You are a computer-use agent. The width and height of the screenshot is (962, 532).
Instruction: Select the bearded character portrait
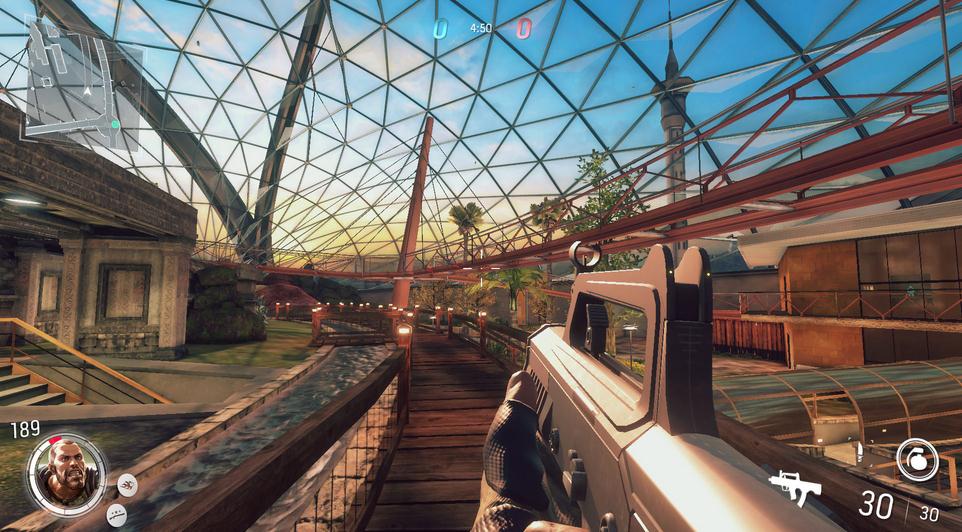(66, 474)
